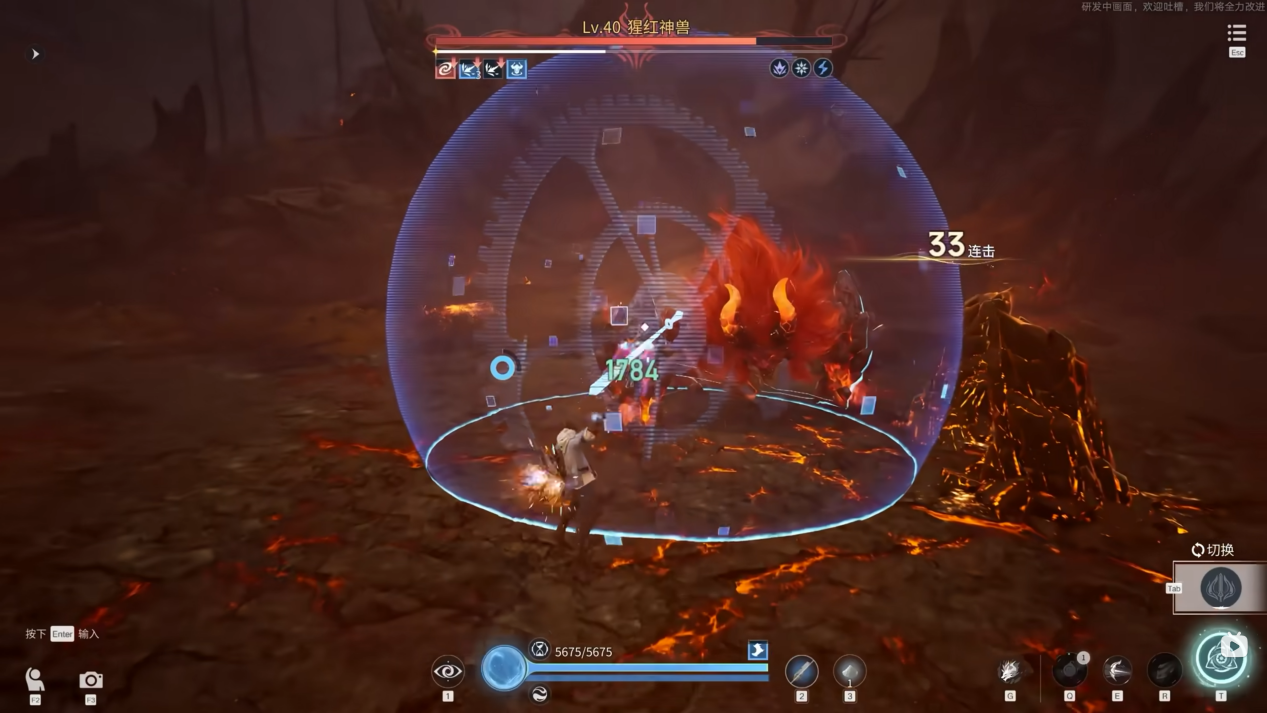1267x713 pixels.
Task: Select the sword weapon slot
Action: pyautogui.click(x=801, y=671)
